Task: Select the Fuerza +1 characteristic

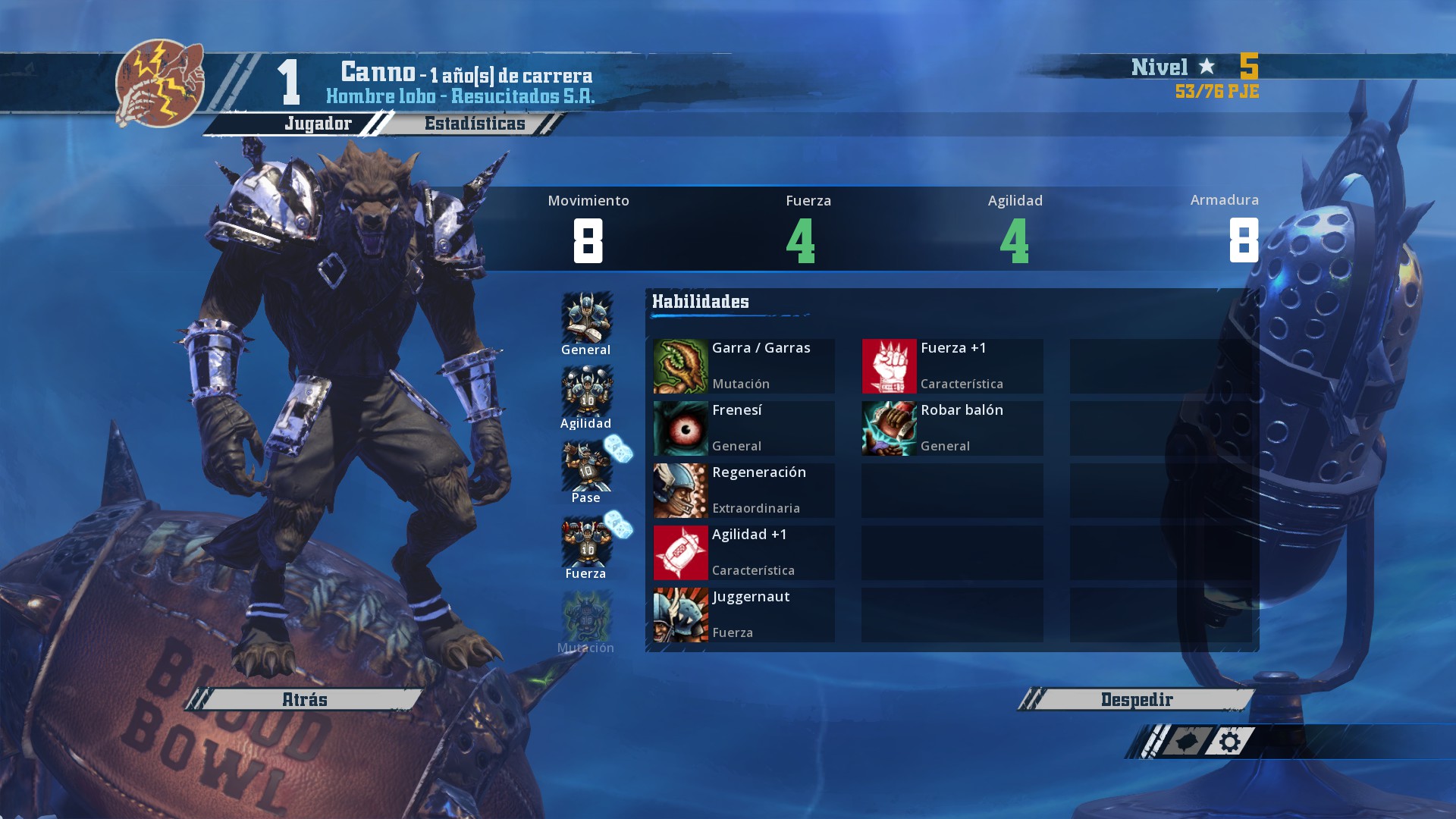Action: click(952, 366)
